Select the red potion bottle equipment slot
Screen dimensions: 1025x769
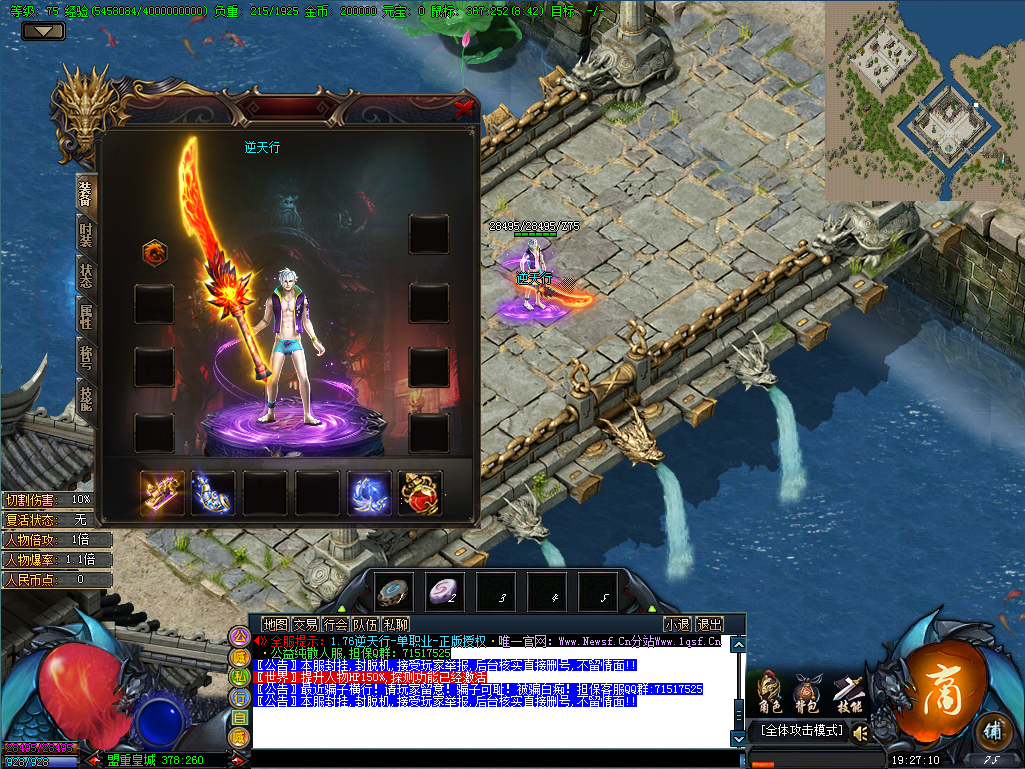click(x=420, y=493)
